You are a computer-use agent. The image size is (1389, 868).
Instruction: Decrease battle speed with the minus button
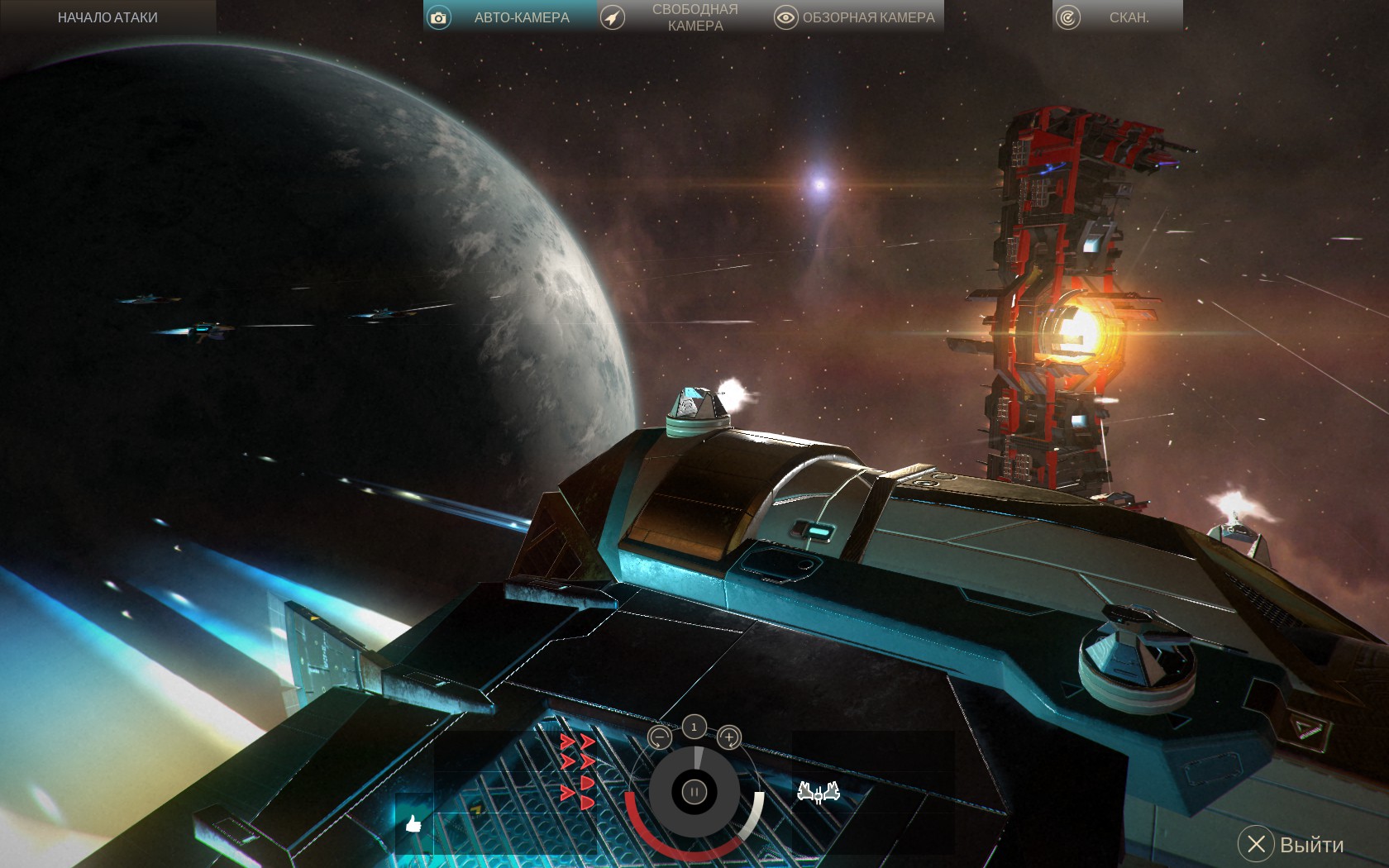659,737
